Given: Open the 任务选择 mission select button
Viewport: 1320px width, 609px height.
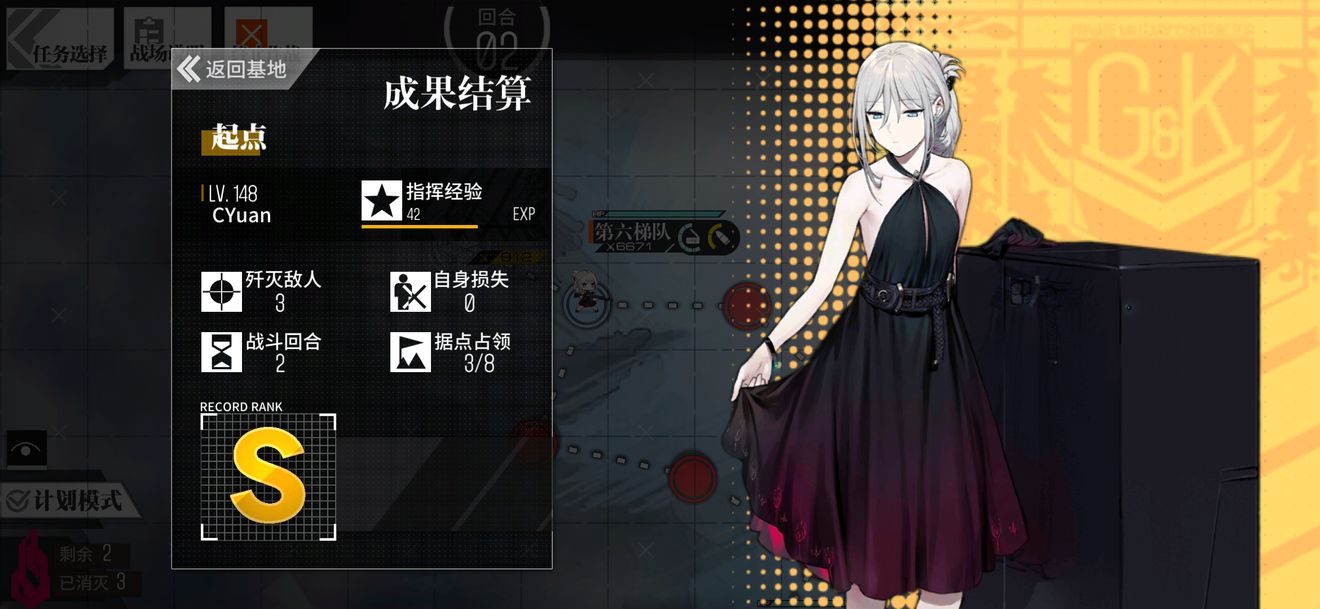Looking at the screenshot, I should pyautogui.click(x=62, y=41).
